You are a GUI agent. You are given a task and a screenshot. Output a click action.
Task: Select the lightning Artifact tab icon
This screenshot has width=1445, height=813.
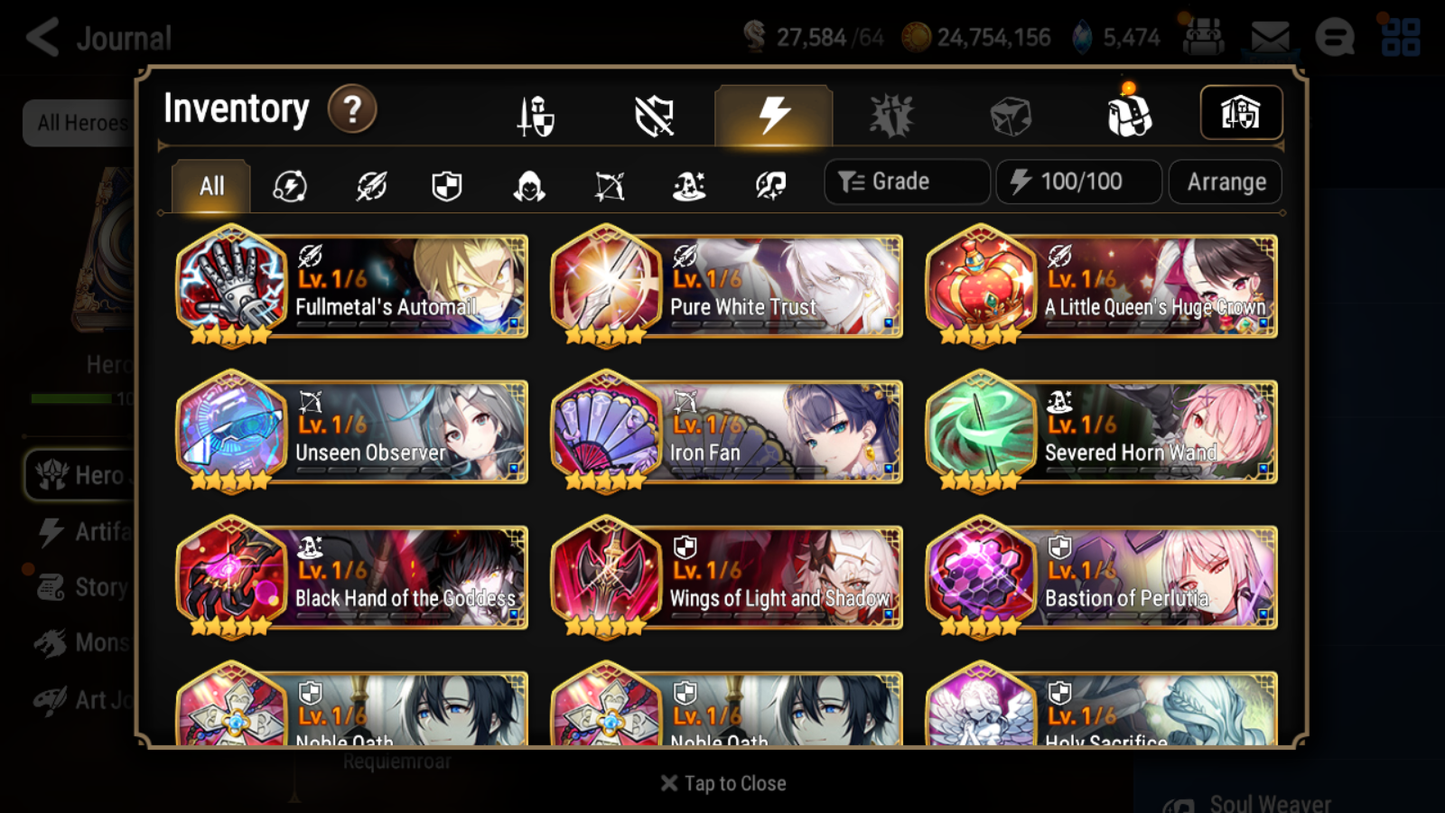[774, 114]
